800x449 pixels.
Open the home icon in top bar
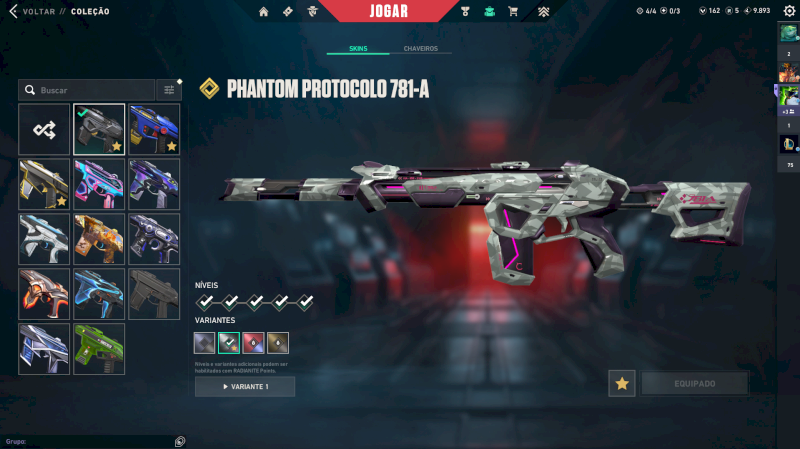(264, 11)
